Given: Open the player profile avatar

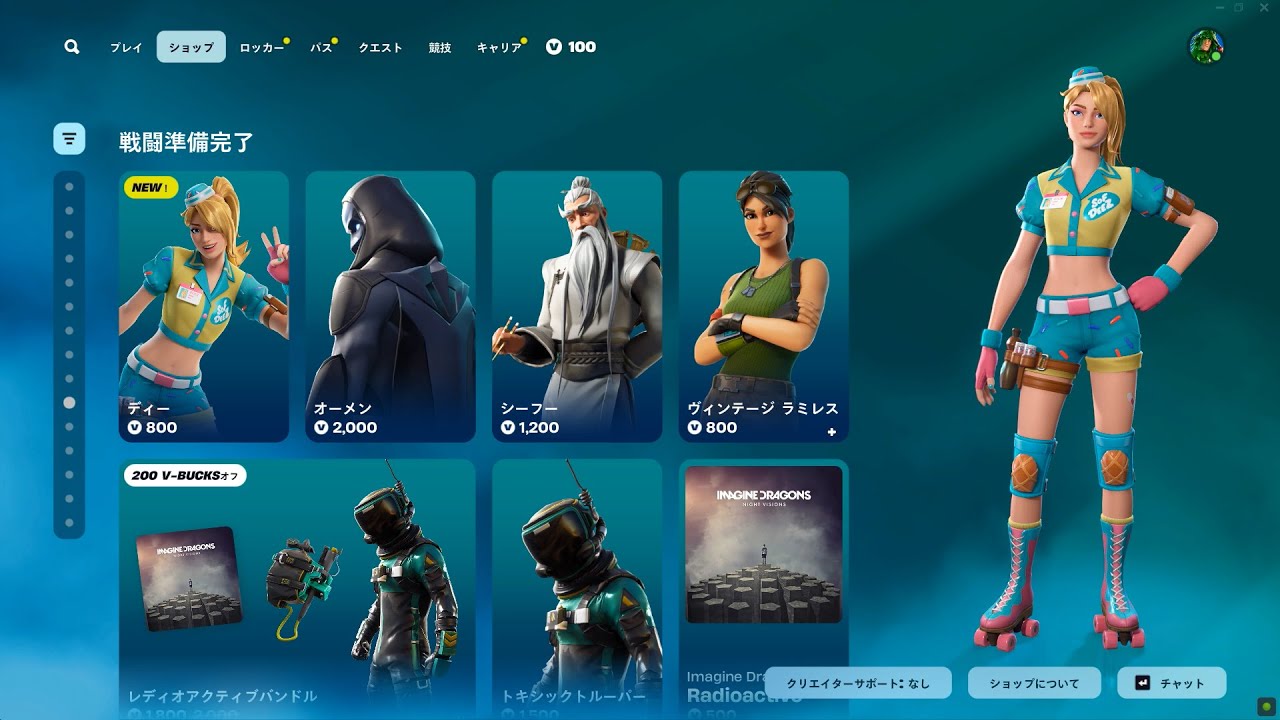Looking at the screenshot, I should [1206, 46].
